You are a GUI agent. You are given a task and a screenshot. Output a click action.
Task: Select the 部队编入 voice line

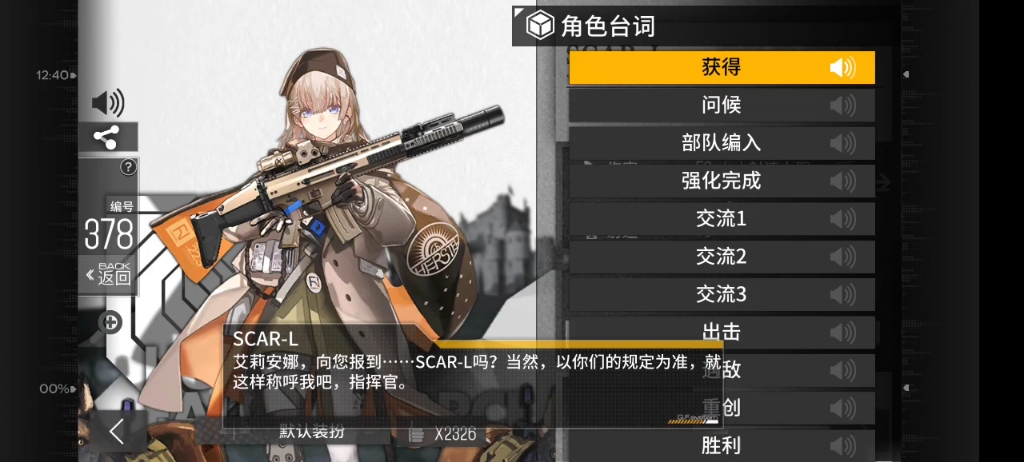(721, 143)
